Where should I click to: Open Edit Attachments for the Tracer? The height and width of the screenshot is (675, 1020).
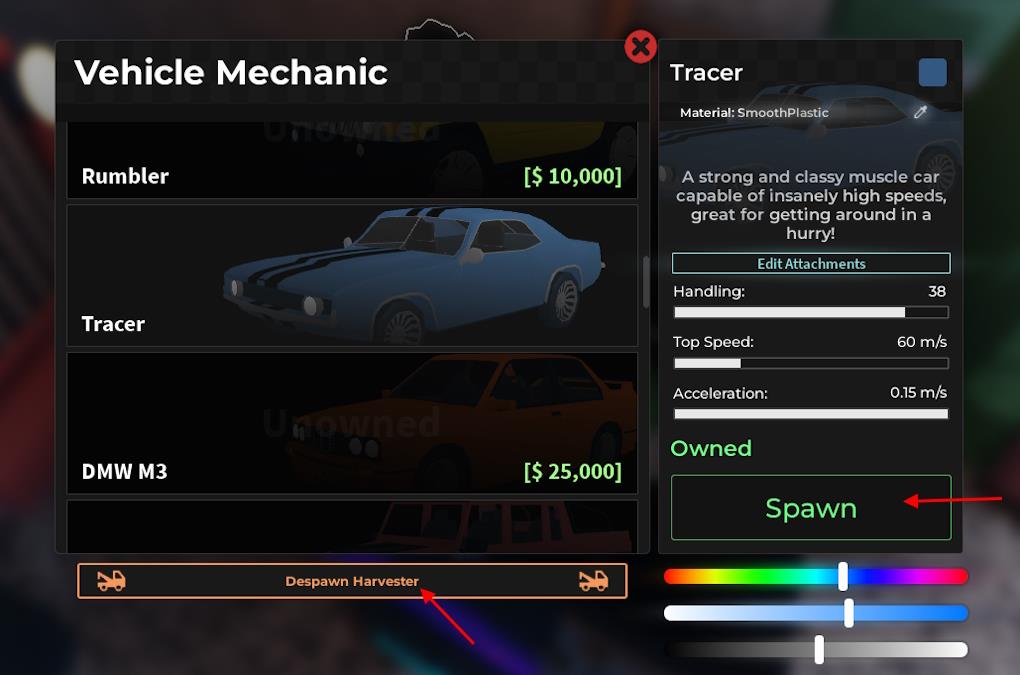pos(810,264)
